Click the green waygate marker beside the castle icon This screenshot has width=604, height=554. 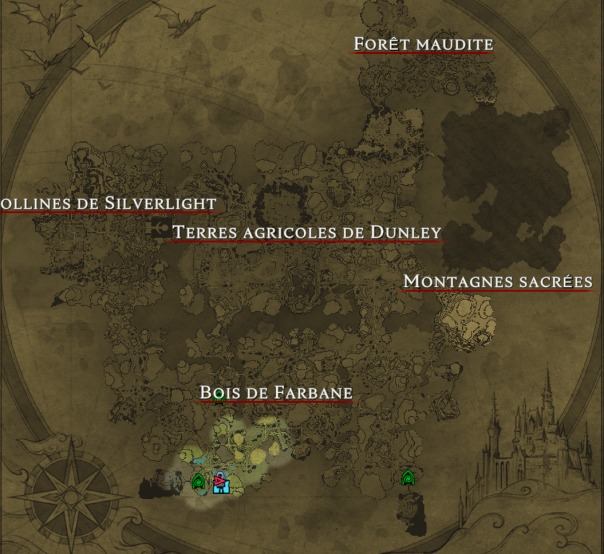click(x=198, y=482)
